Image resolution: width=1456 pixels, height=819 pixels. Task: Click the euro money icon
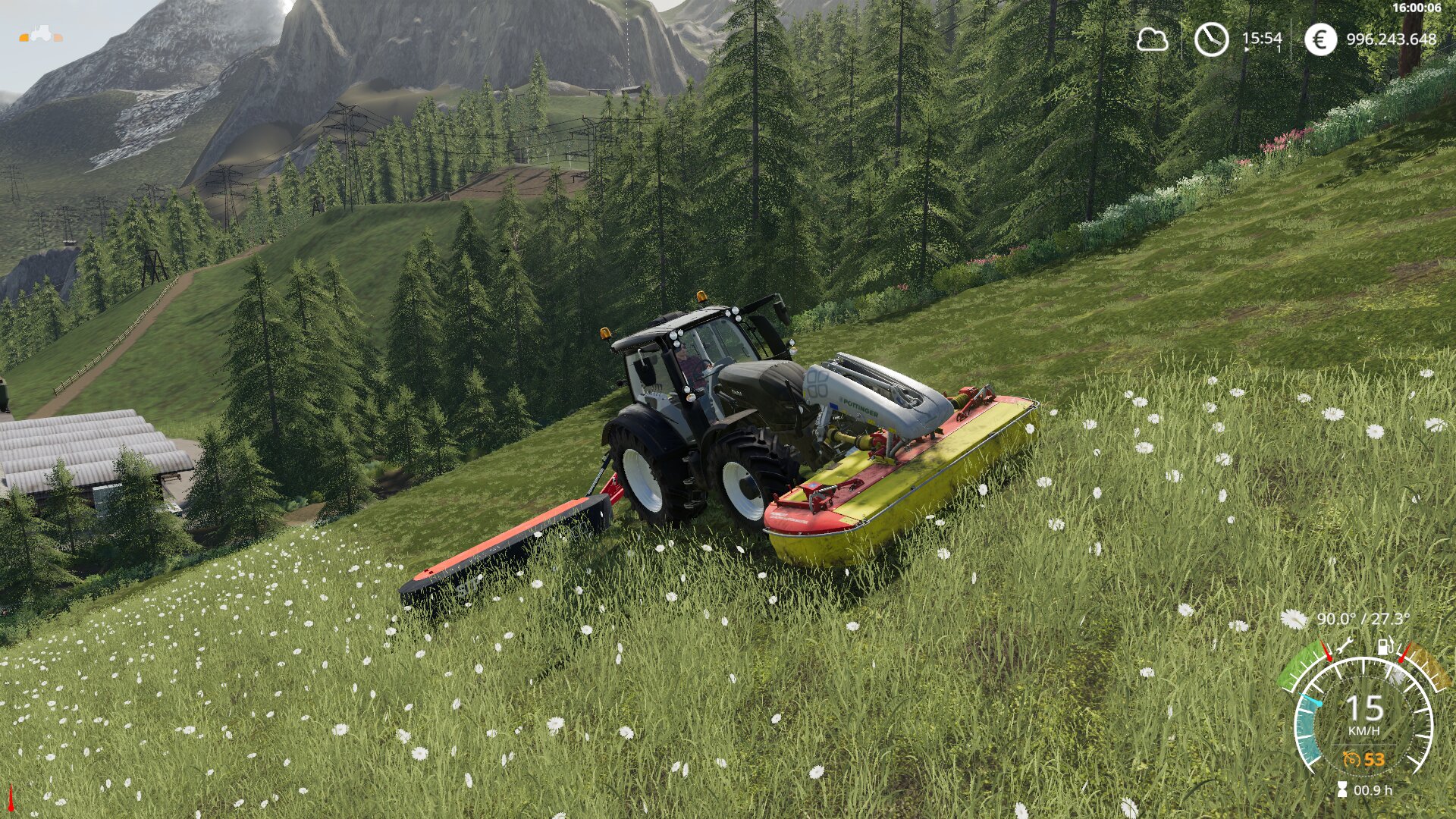tap(1320, 39)
